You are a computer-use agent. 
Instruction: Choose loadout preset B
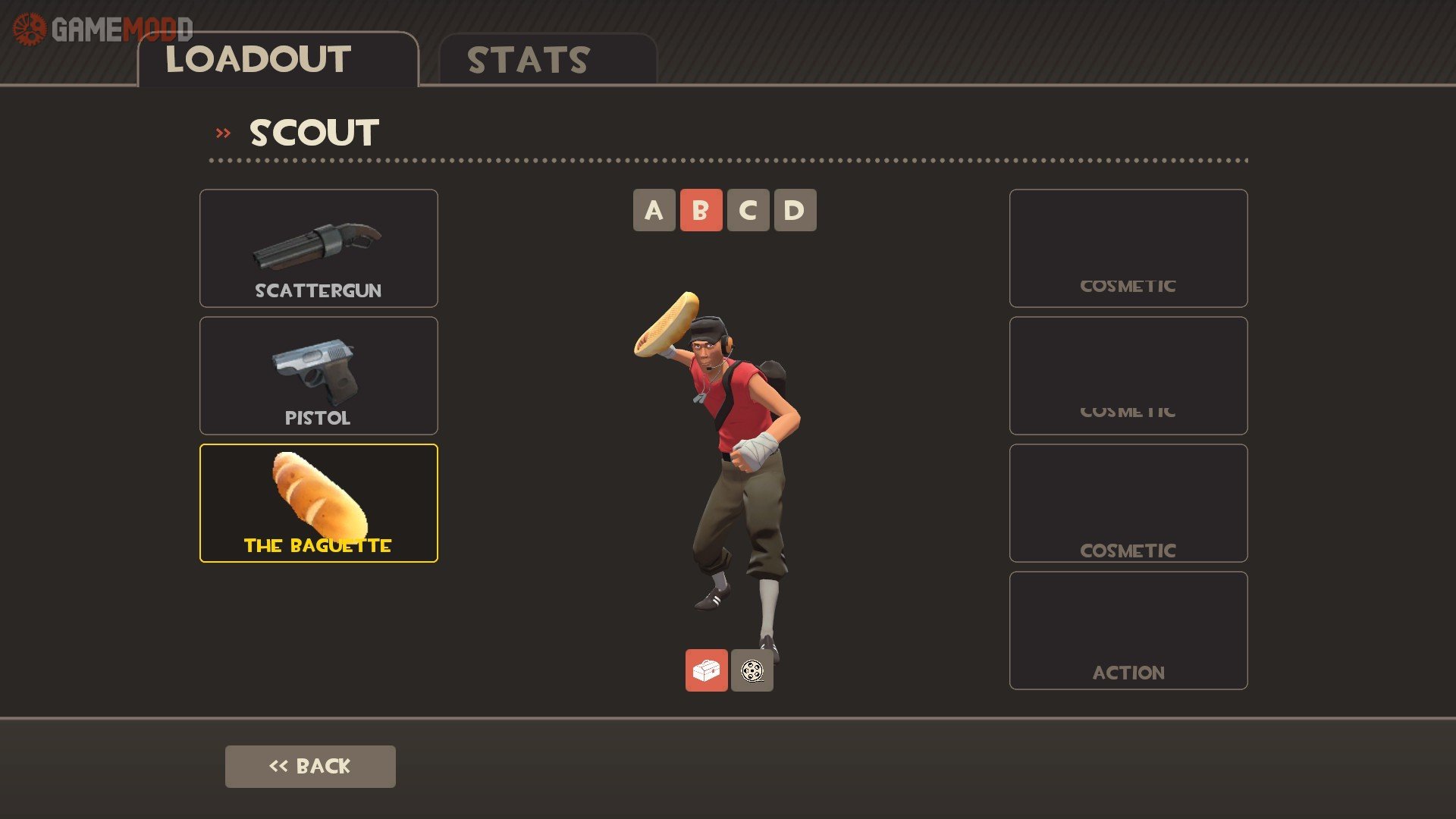(701, 210)
